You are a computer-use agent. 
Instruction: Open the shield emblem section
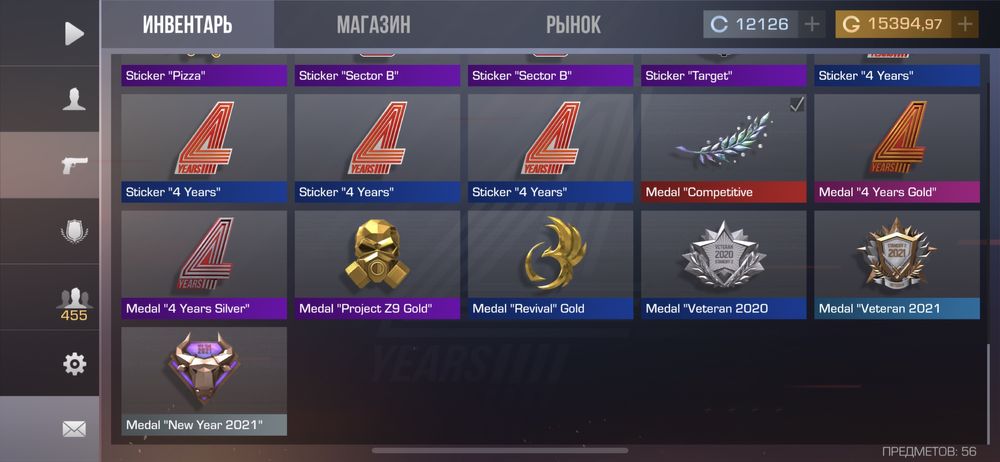74,231
